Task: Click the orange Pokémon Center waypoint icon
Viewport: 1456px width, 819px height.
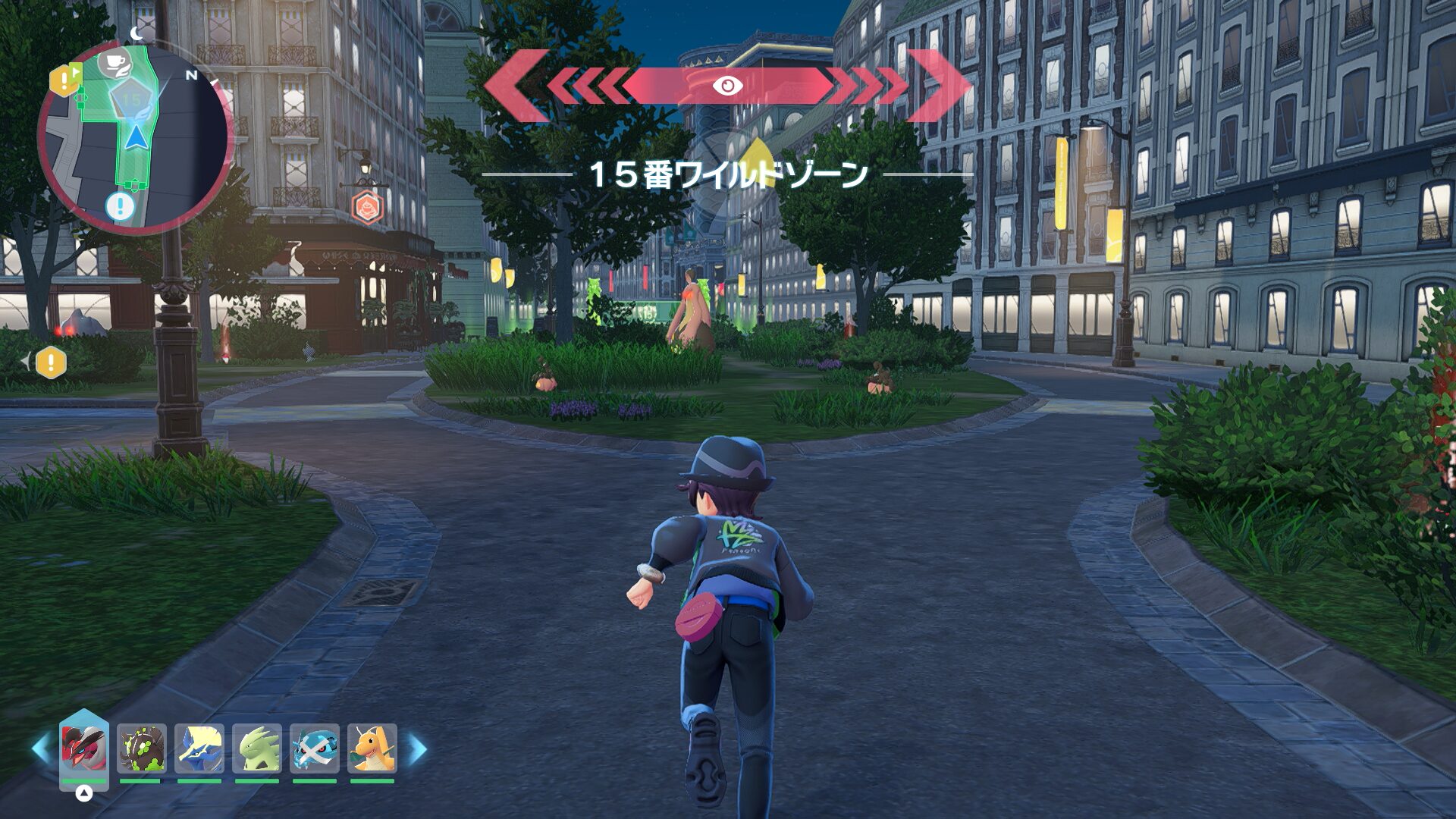Action: click(366, 206)
